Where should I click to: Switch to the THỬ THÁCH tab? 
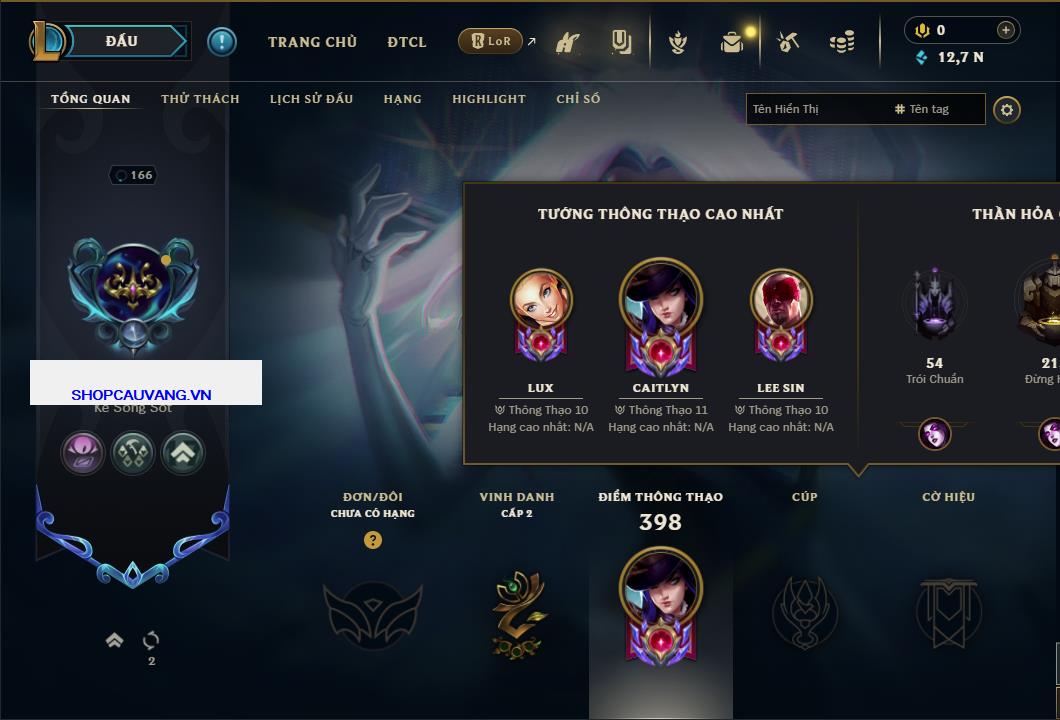[x=200, y=99]
